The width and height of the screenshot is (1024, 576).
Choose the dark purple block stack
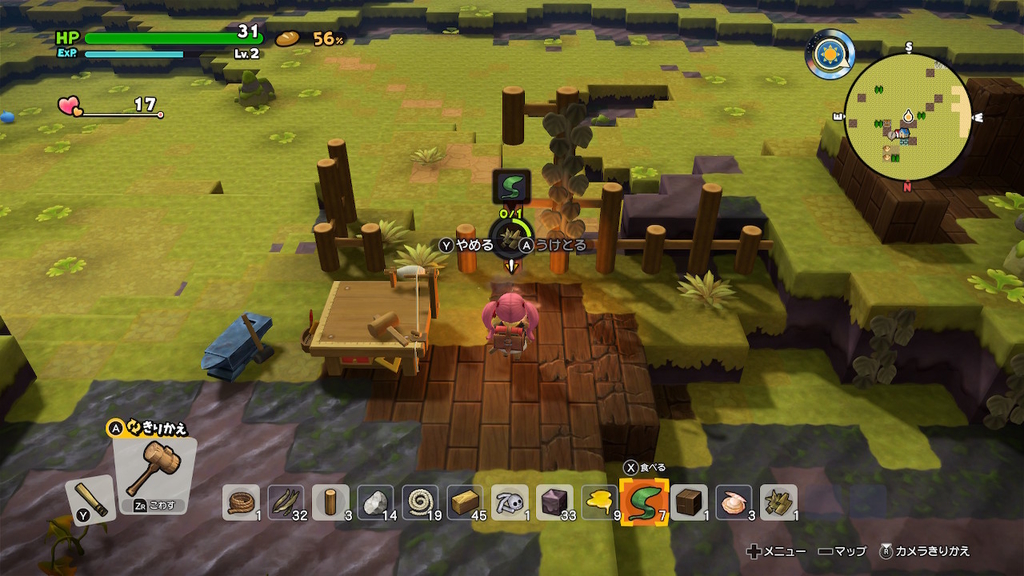(x=556, y=501)
